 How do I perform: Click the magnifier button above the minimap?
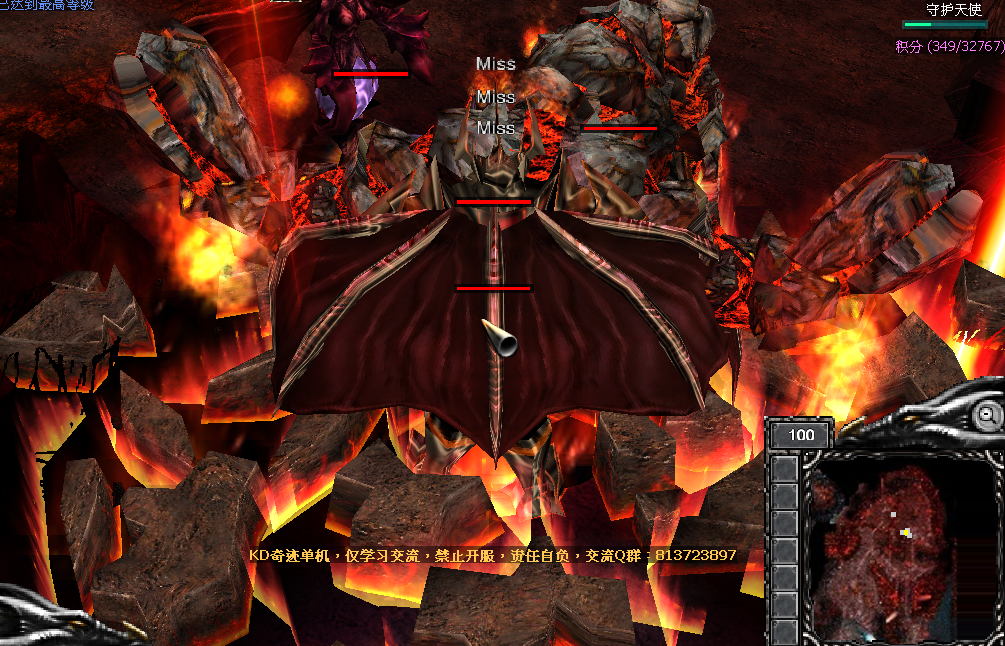click(988, 414)
